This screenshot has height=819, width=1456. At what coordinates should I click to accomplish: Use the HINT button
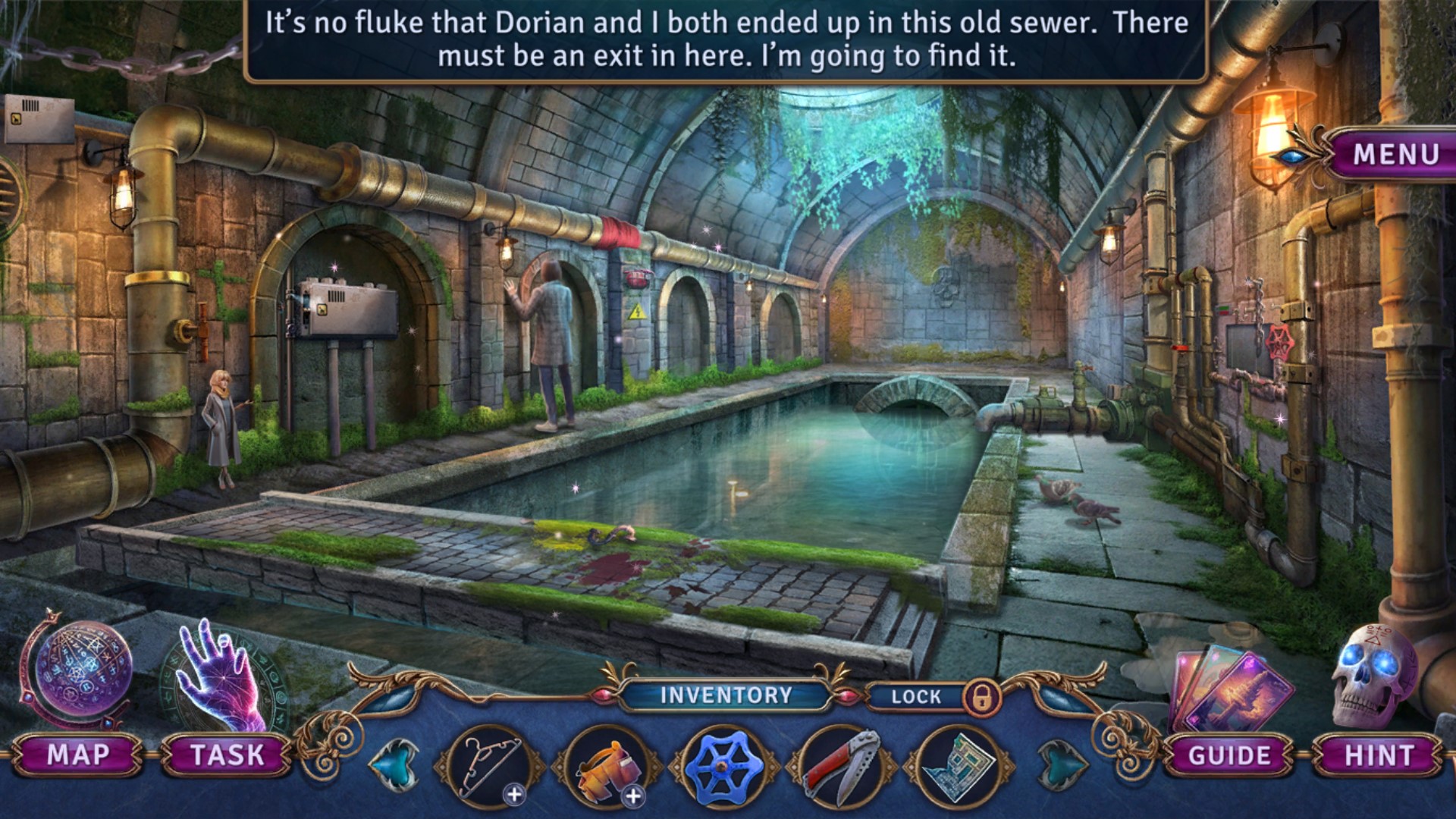coord(1379,755)
